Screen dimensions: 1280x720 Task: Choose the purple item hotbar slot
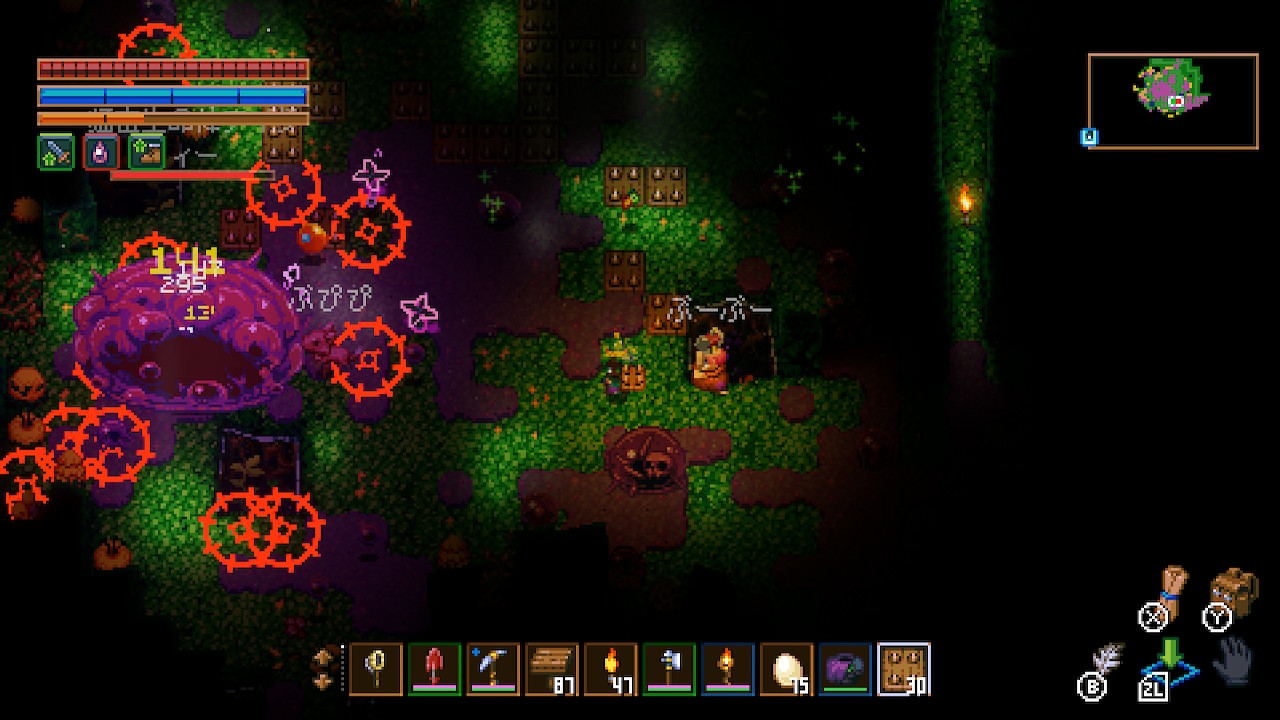845,669
